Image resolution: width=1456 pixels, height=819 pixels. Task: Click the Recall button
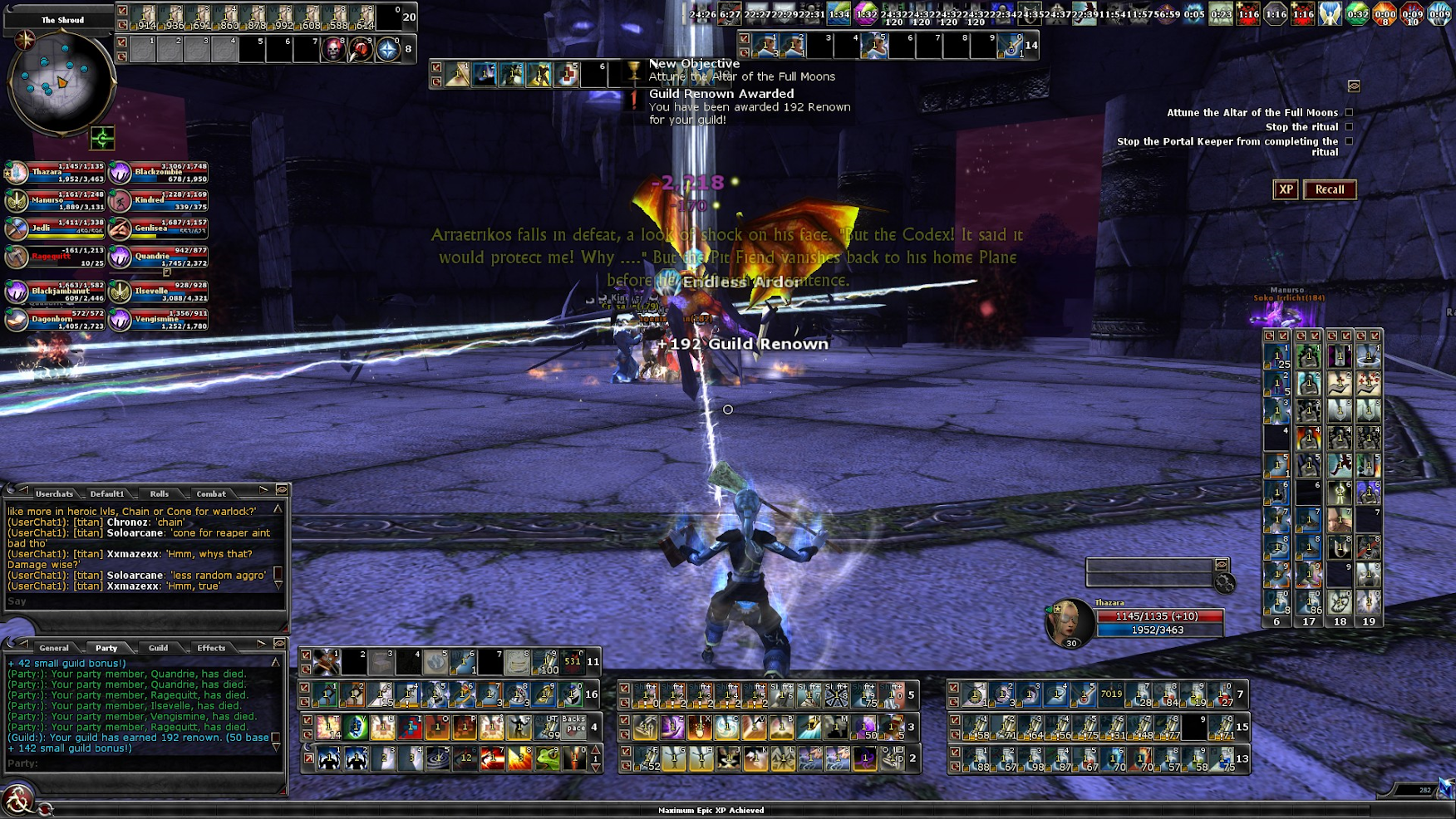1329,189
